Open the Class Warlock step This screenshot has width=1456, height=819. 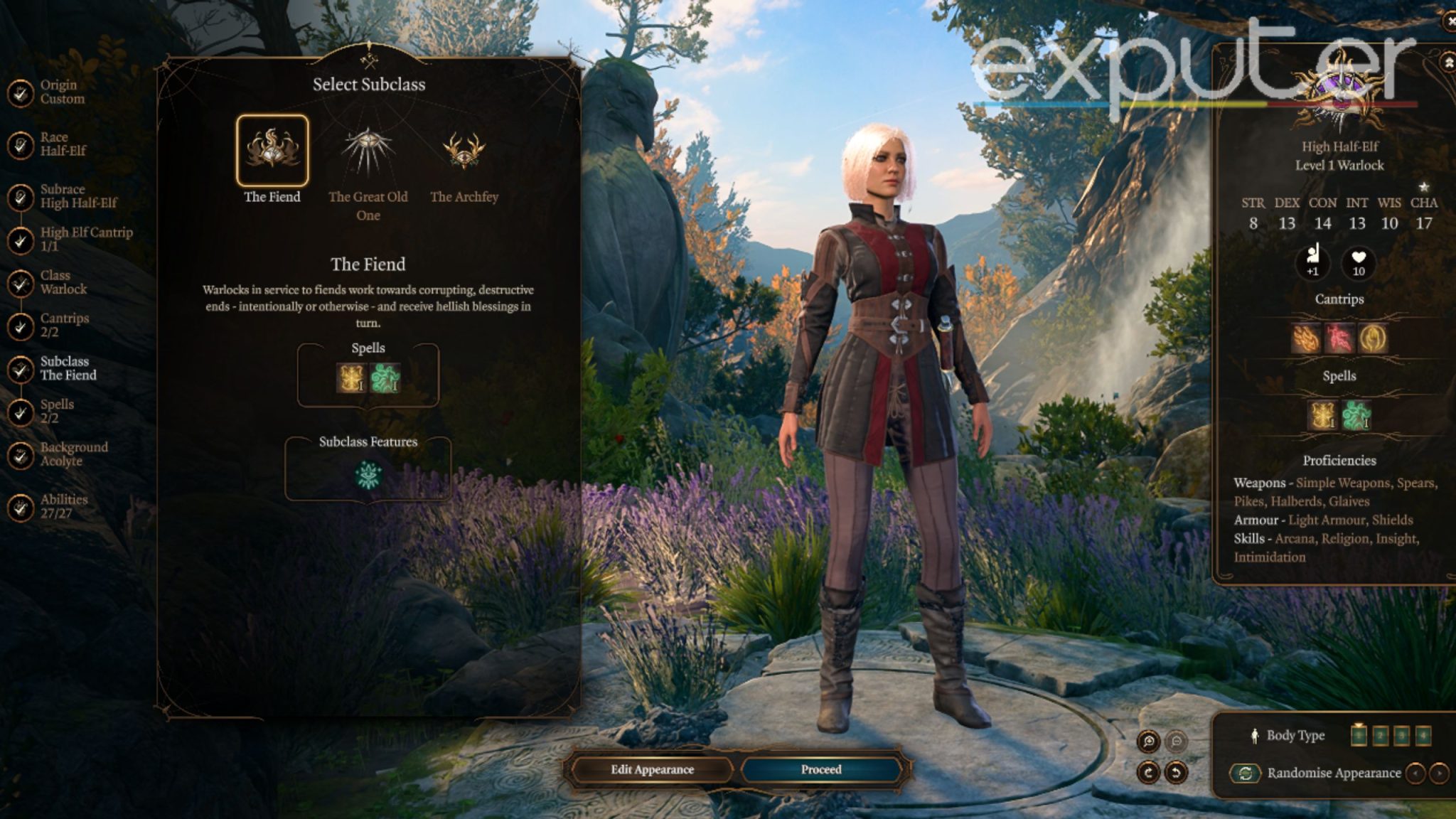(x=63, y=282)
